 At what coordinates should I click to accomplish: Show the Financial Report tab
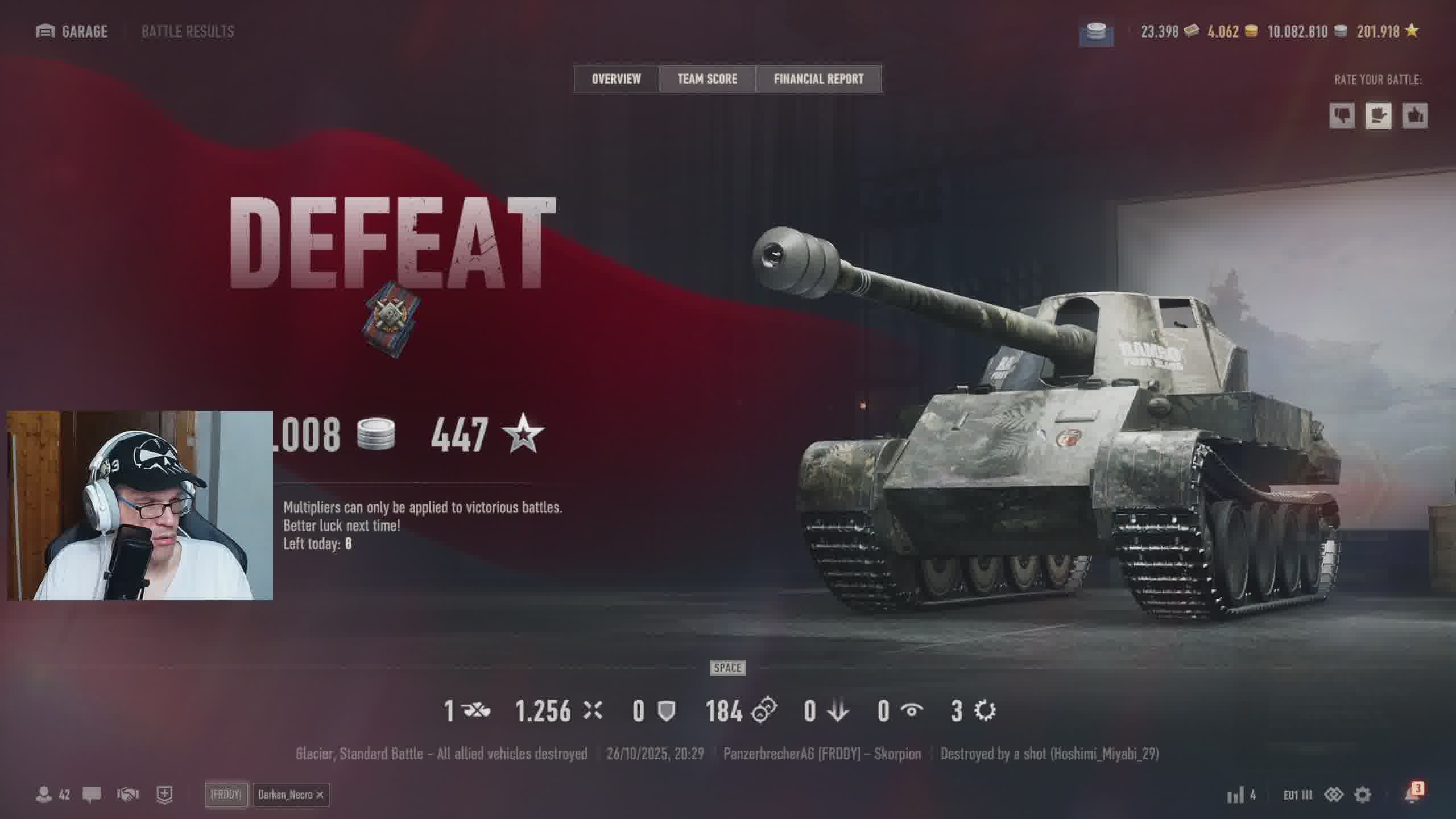(818, 78)
